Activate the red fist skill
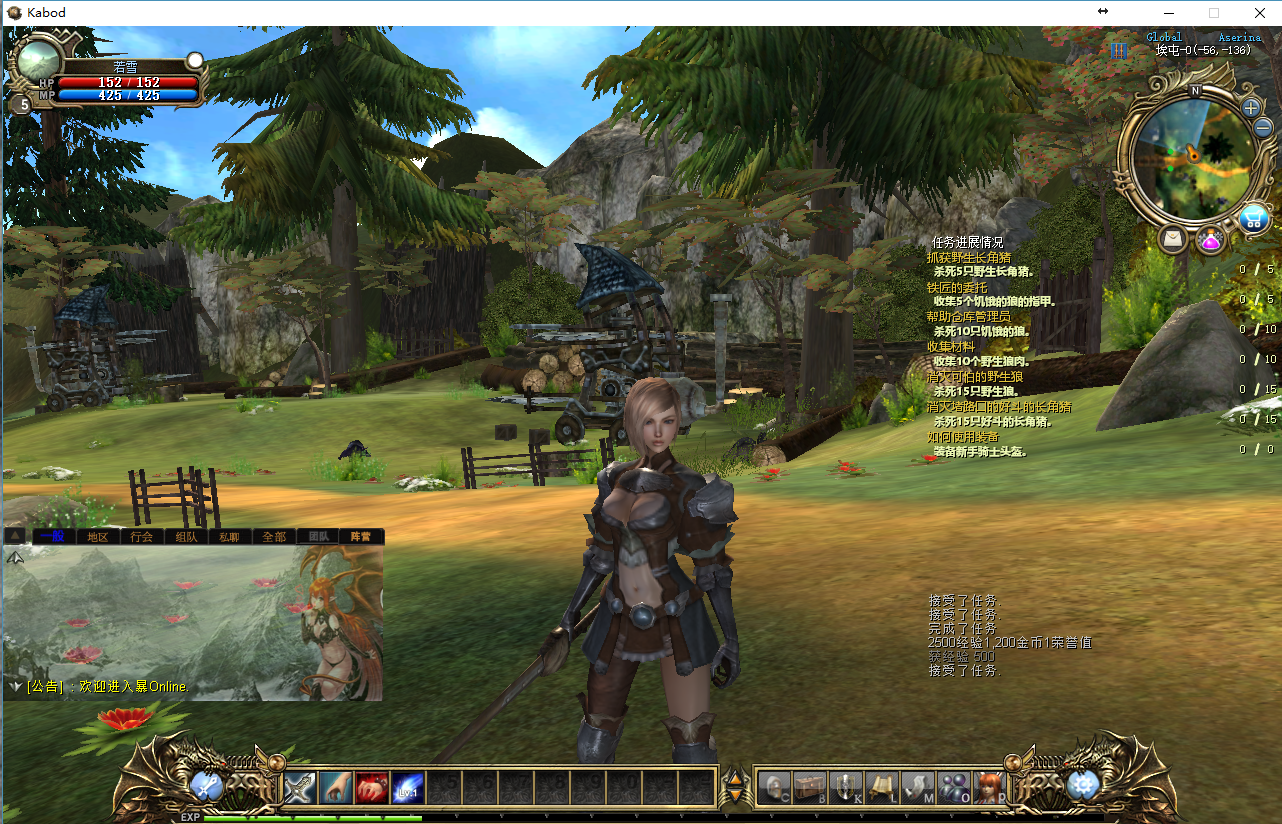Screen dimensions: 1282x824 (372, 788)
